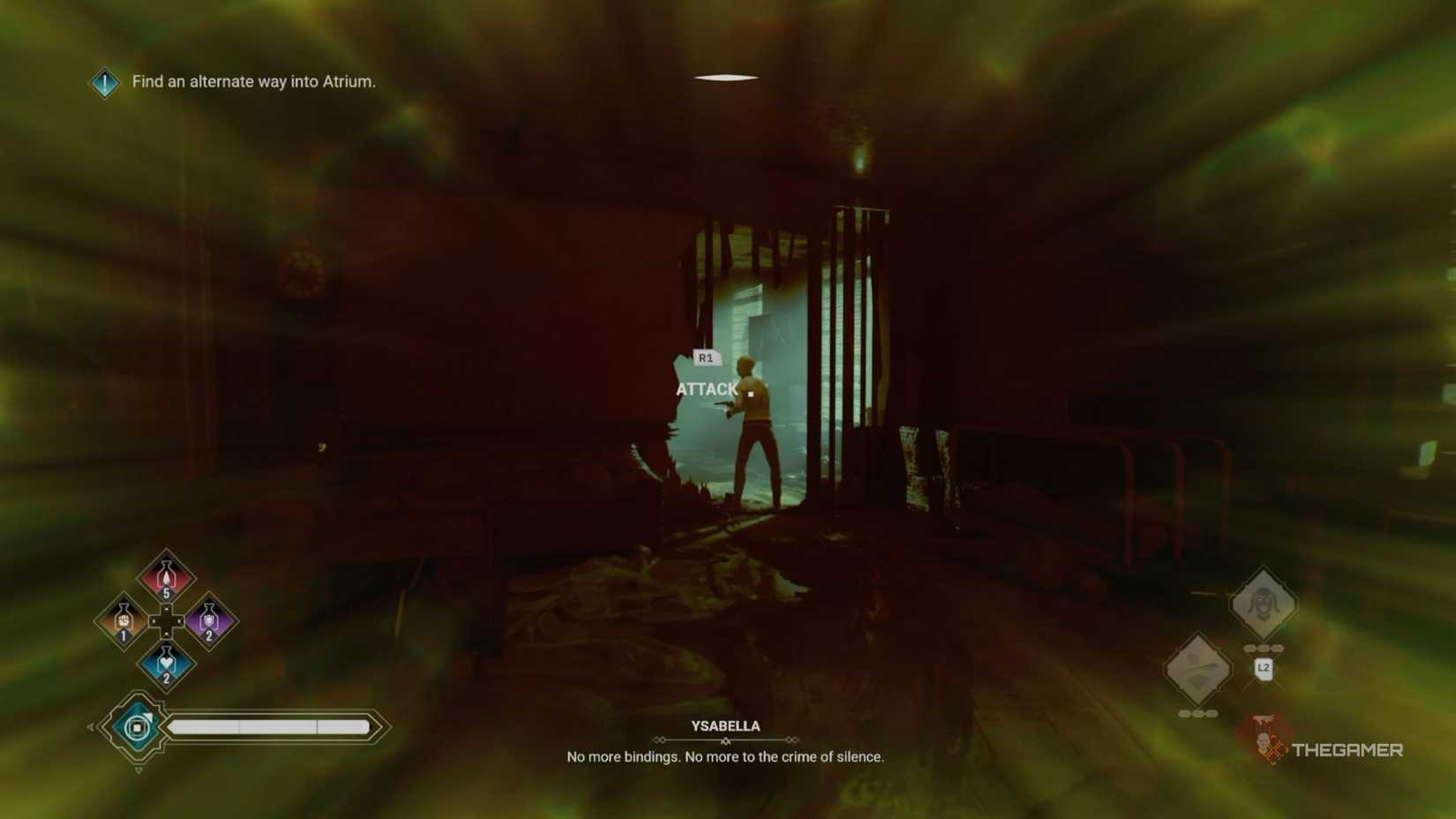
Task: Click the objective diamond icon top-left
Action: click(x=103, y=82)
